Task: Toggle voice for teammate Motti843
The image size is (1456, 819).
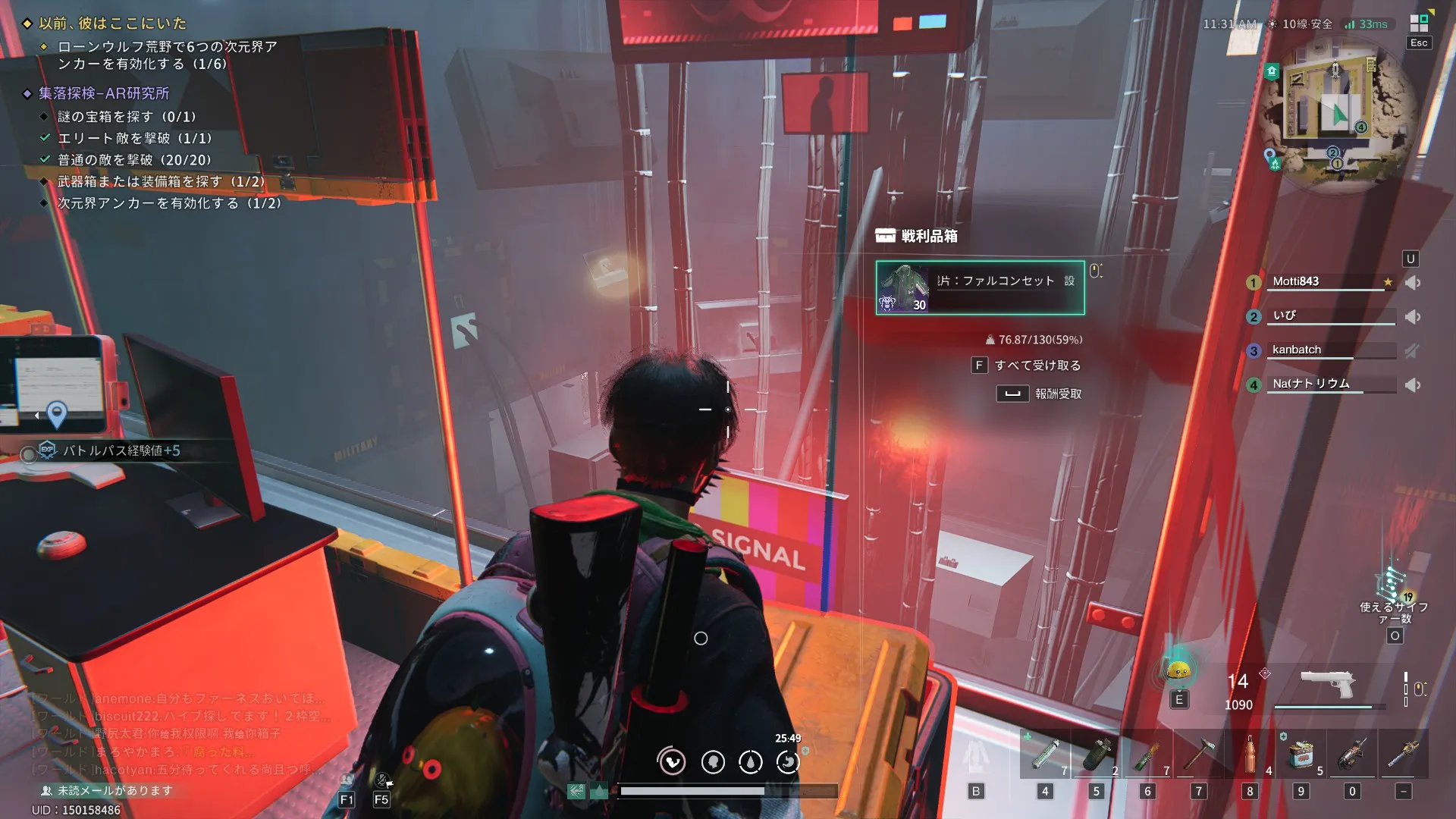Action: point(1413,283)
